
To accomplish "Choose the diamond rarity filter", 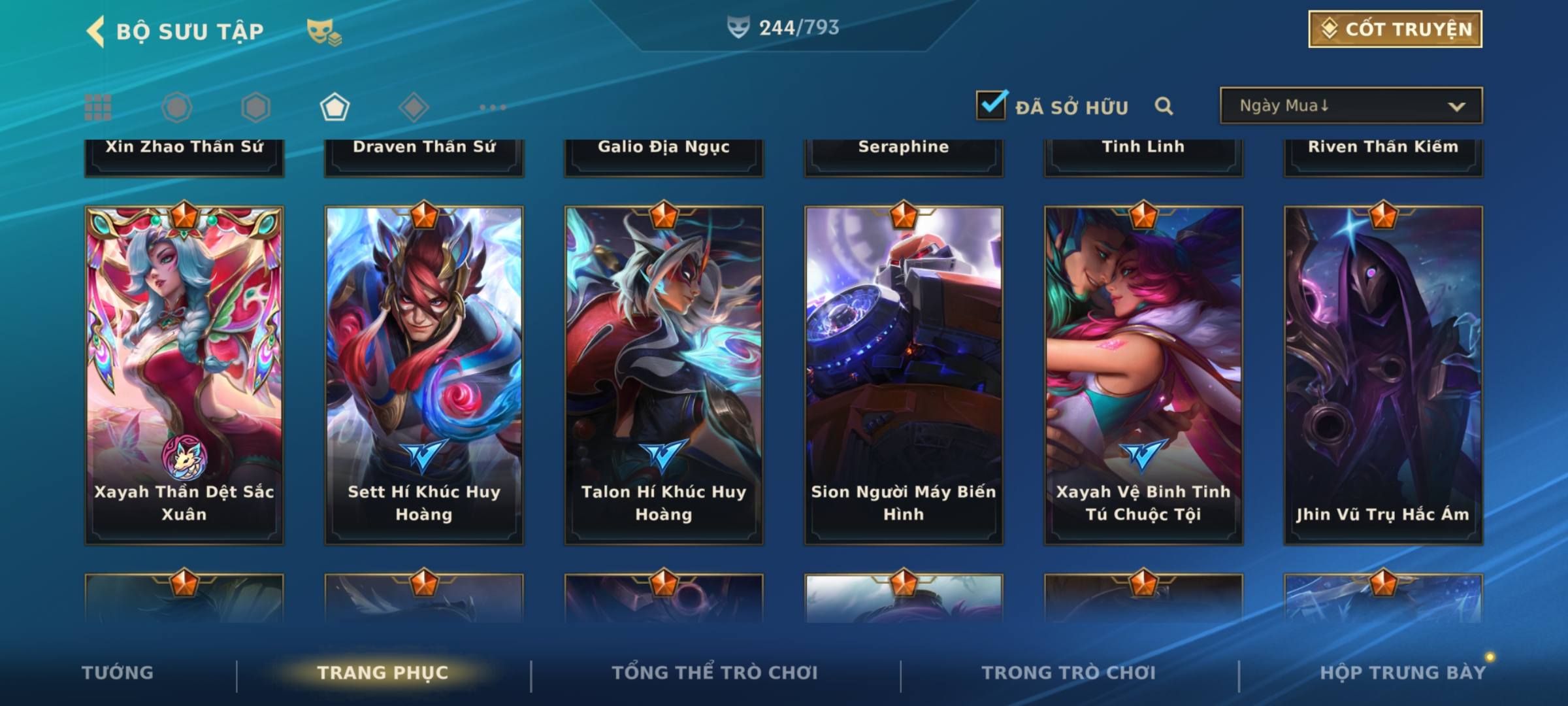I will click(414, 107).
